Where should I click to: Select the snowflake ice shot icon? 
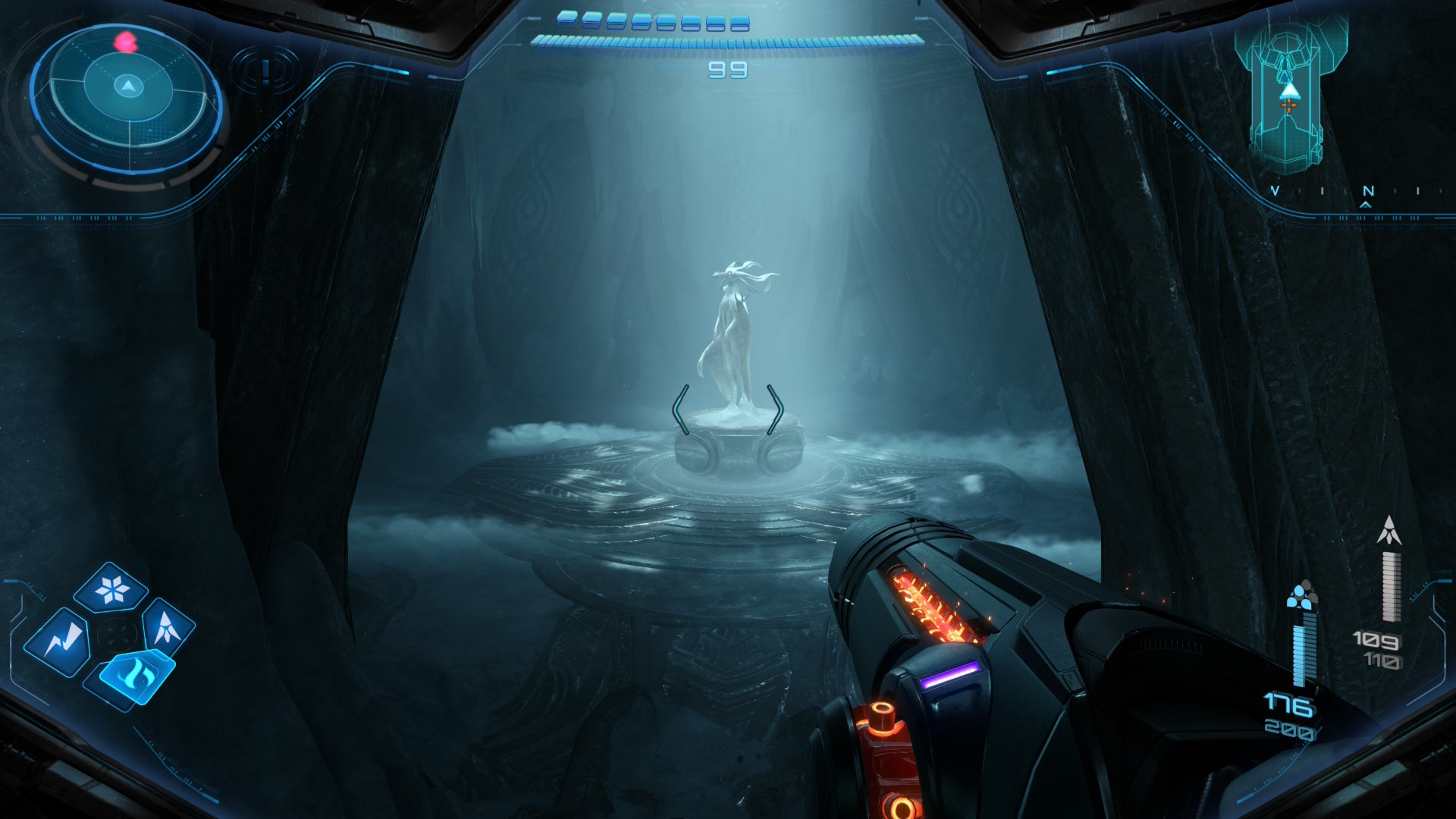coord(111,589)
